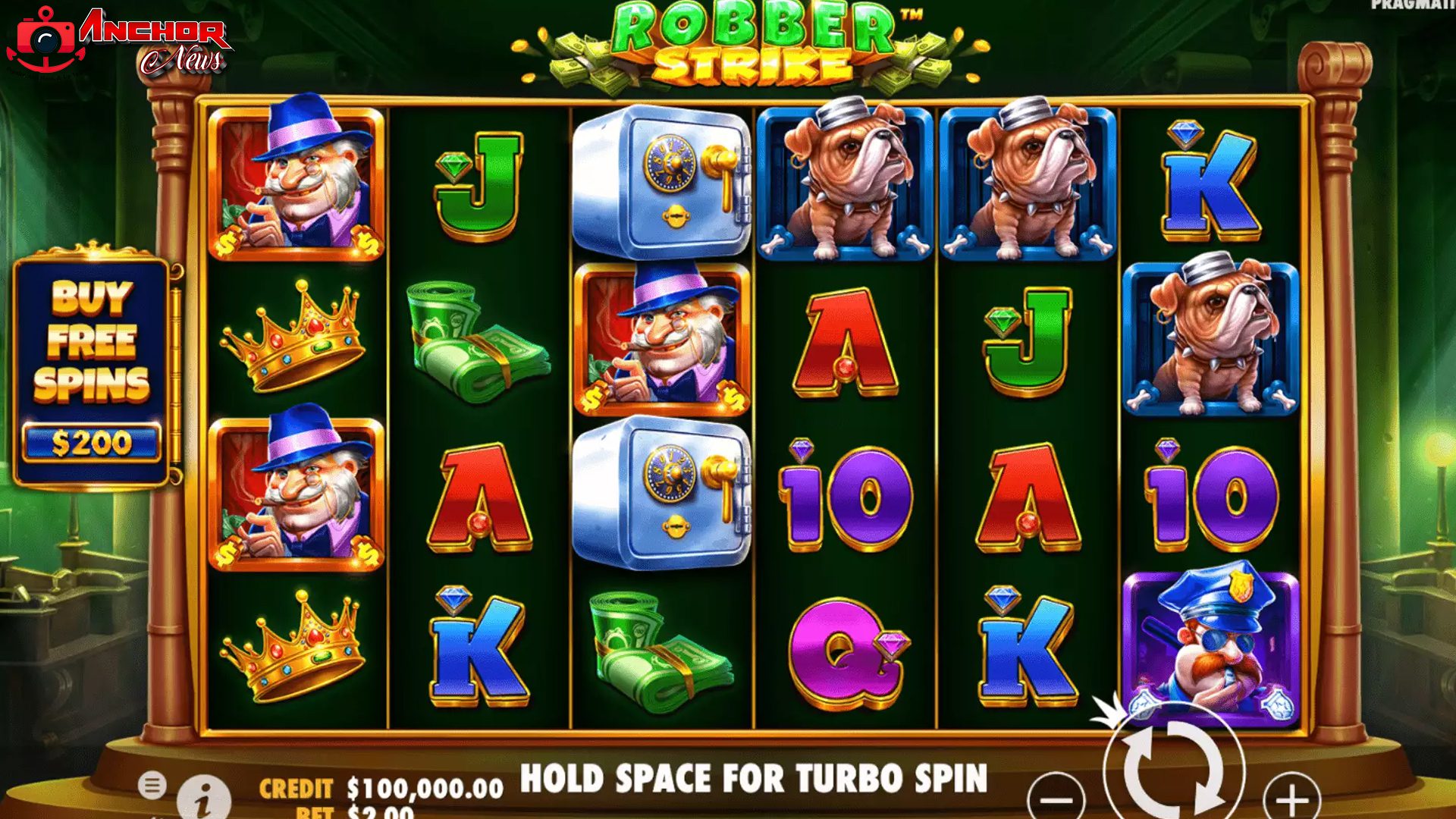This screenshot has width=1456, height=819.
Task: Click the Buy Free Spins button
Action: pos(95,349)
